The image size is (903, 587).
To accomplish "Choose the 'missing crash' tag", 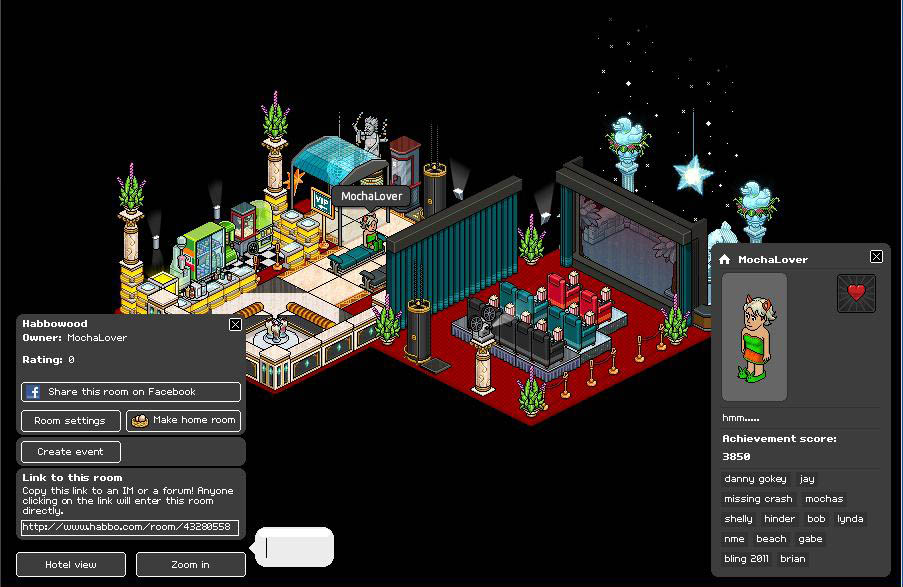I will [x=758, y=499].
